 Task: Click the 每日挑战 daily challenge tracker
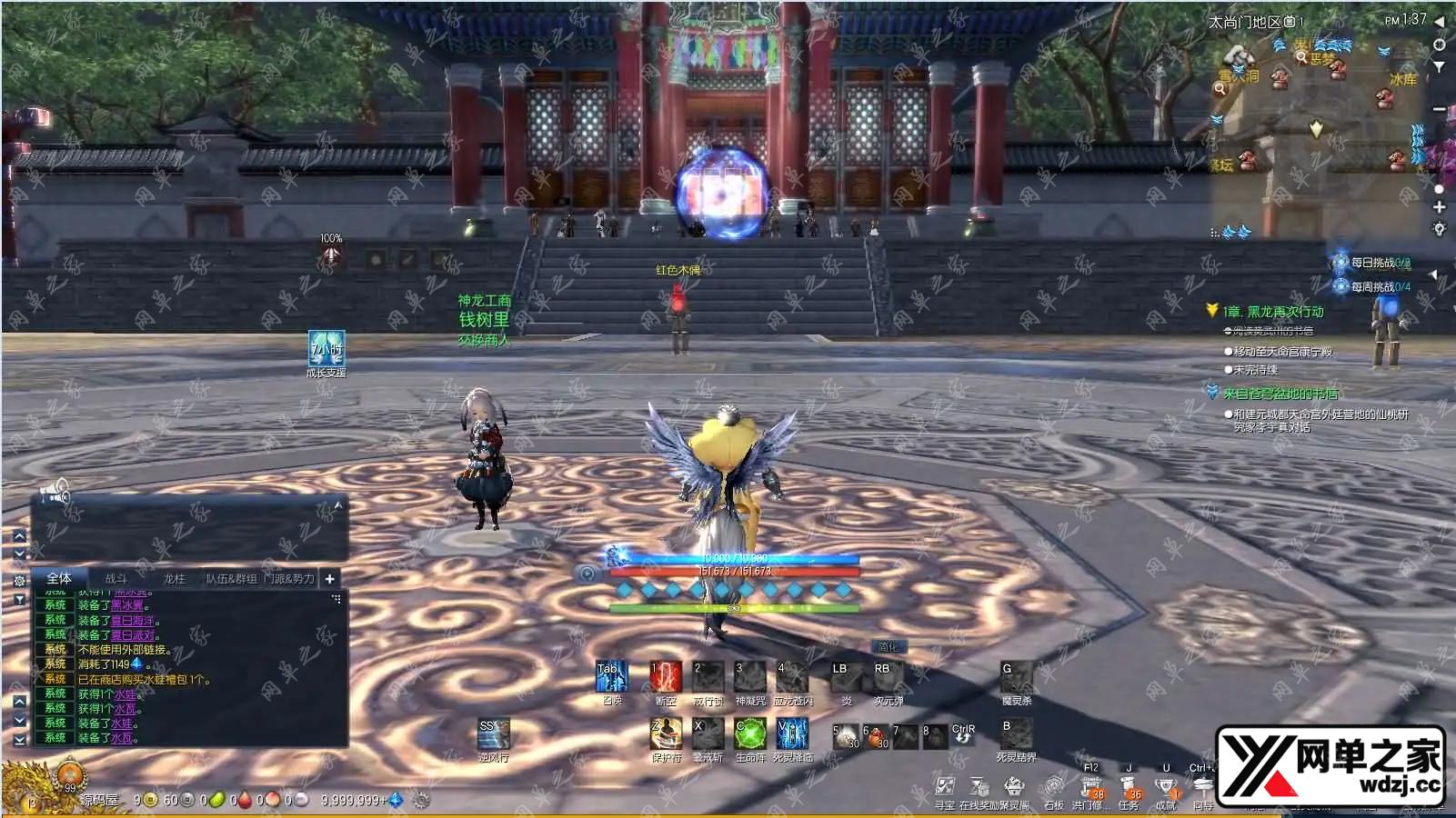[x=1372, y=263]
